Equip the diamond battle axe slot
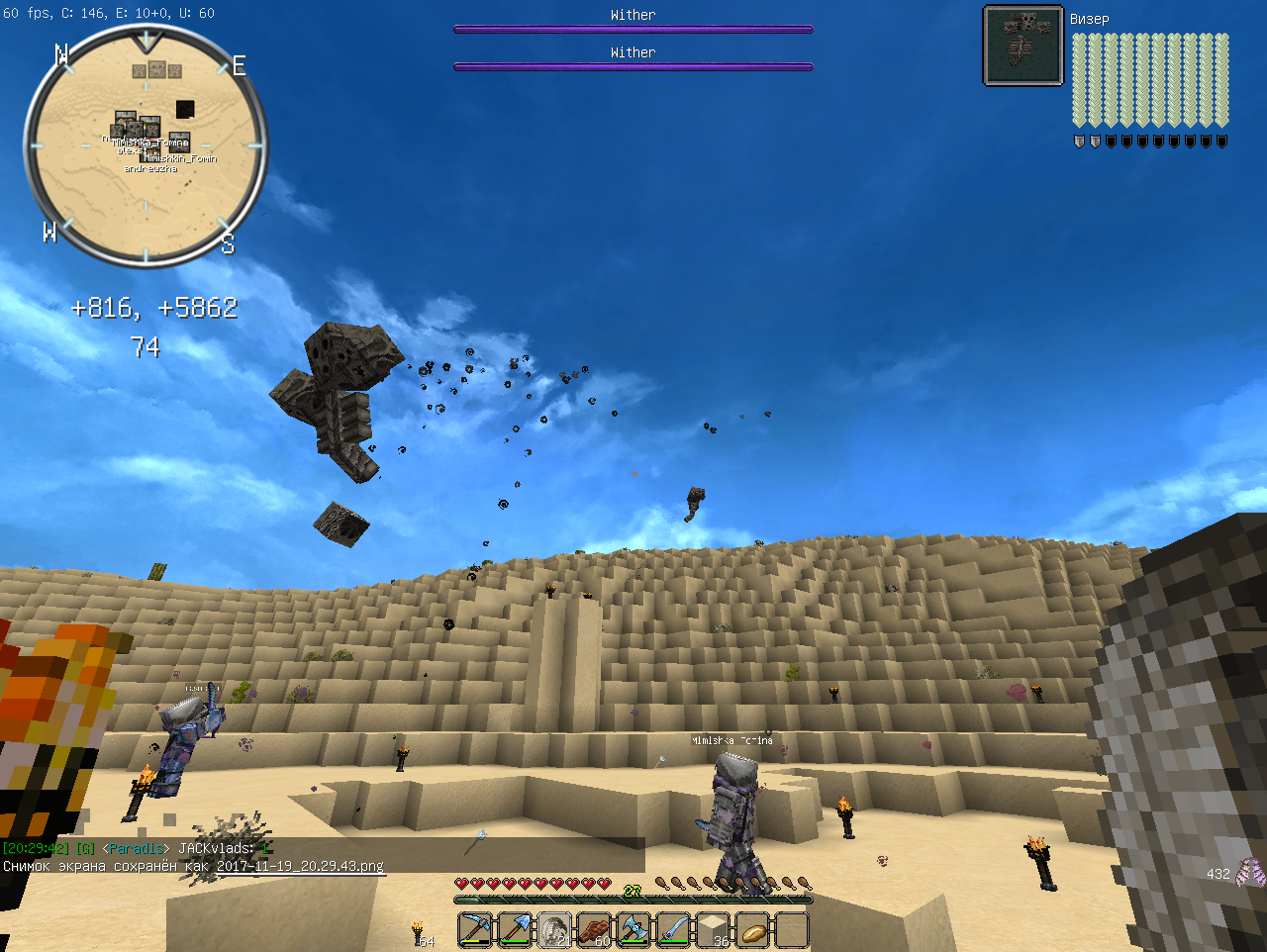 pyautogui.click(x=633, y=930)
